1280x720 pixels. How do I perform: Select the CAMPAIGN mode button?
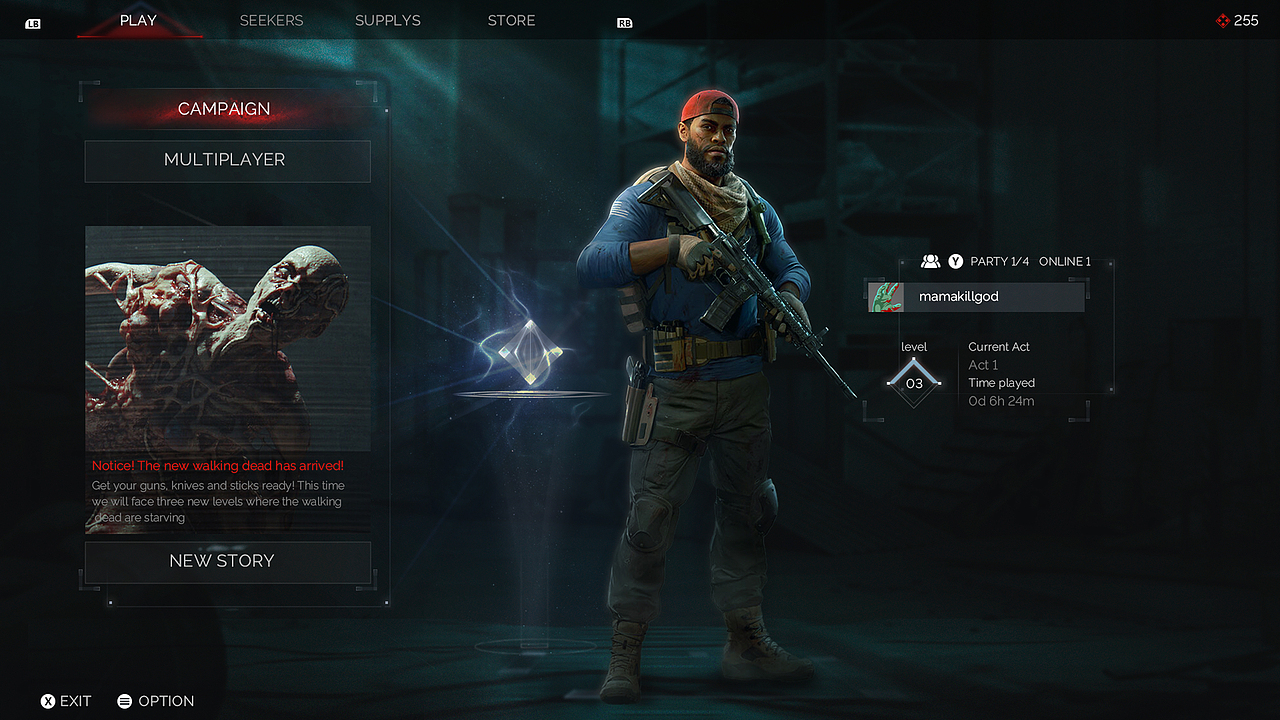click(224, 109)
